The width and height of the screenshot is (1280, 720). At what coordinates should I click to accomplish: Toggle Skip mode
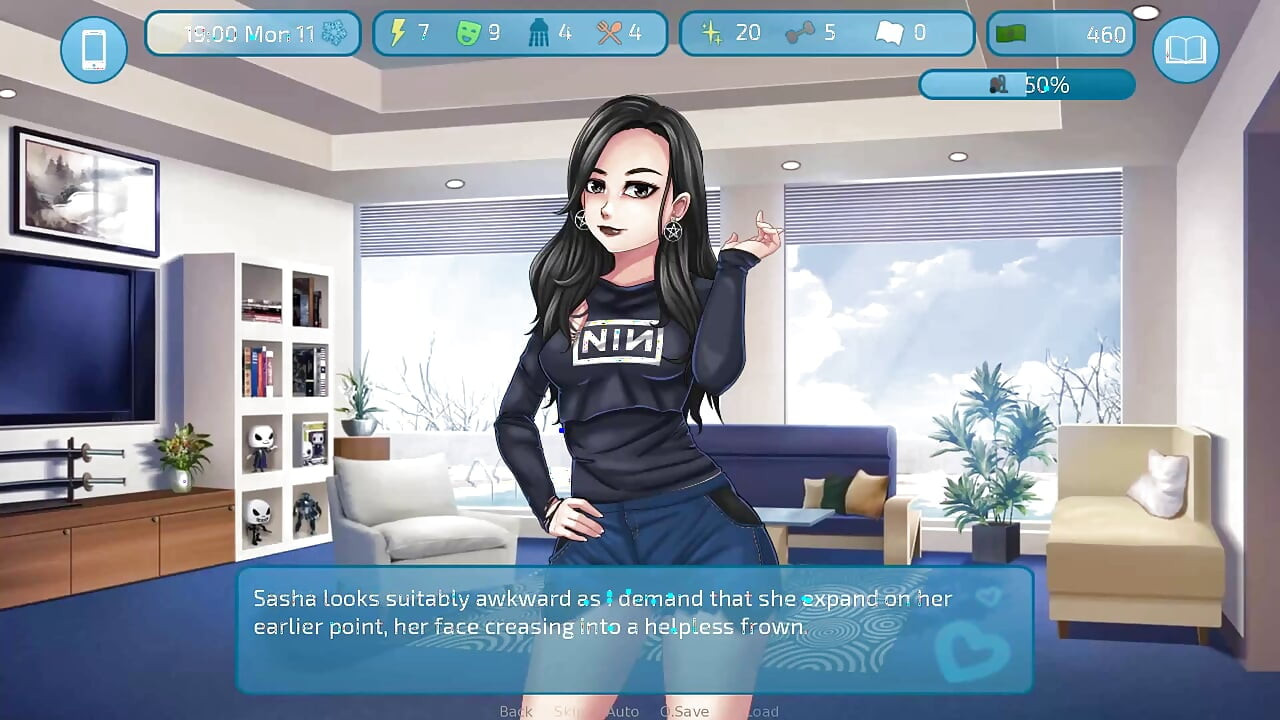[x=568, y=711]
